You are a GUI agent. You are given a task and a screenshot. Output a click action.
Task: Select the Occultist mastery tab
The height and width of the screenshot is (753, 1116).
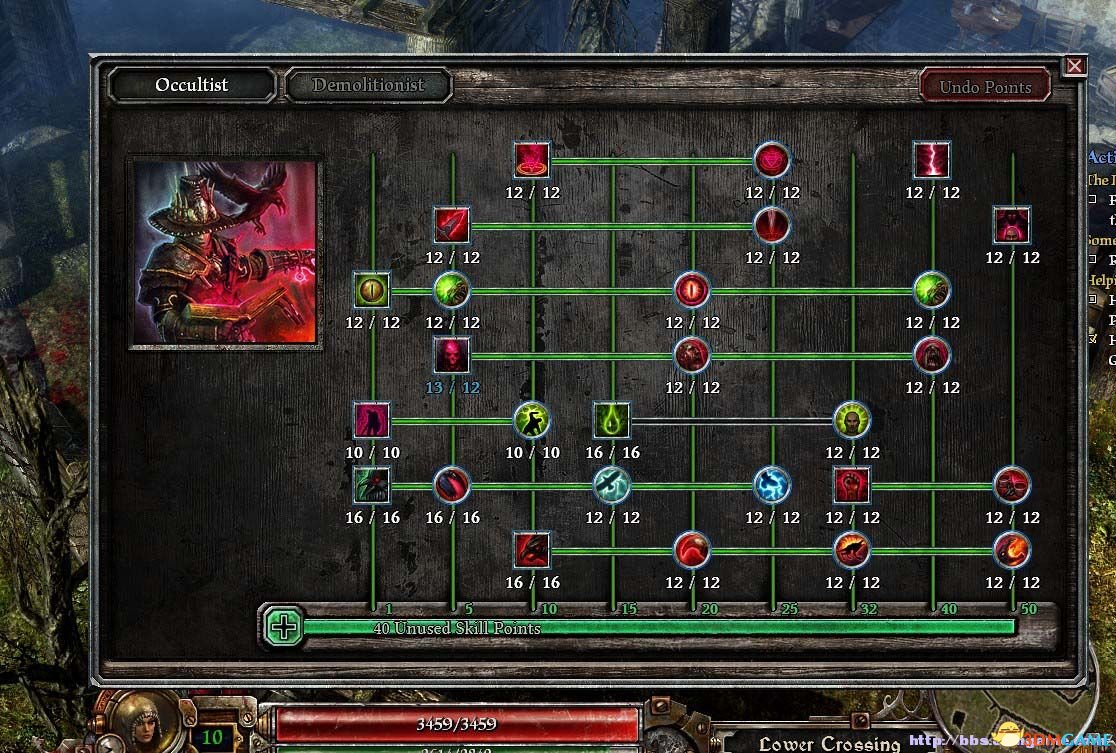[191, 85]
